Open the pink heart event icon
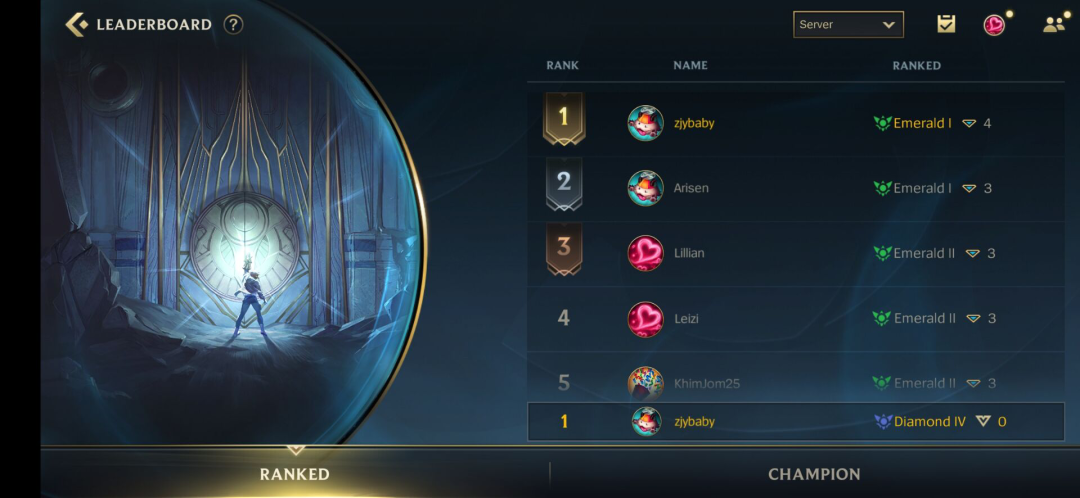Image resolution: width=1080 pixels, height=498 pixels. tap(995, 24)
